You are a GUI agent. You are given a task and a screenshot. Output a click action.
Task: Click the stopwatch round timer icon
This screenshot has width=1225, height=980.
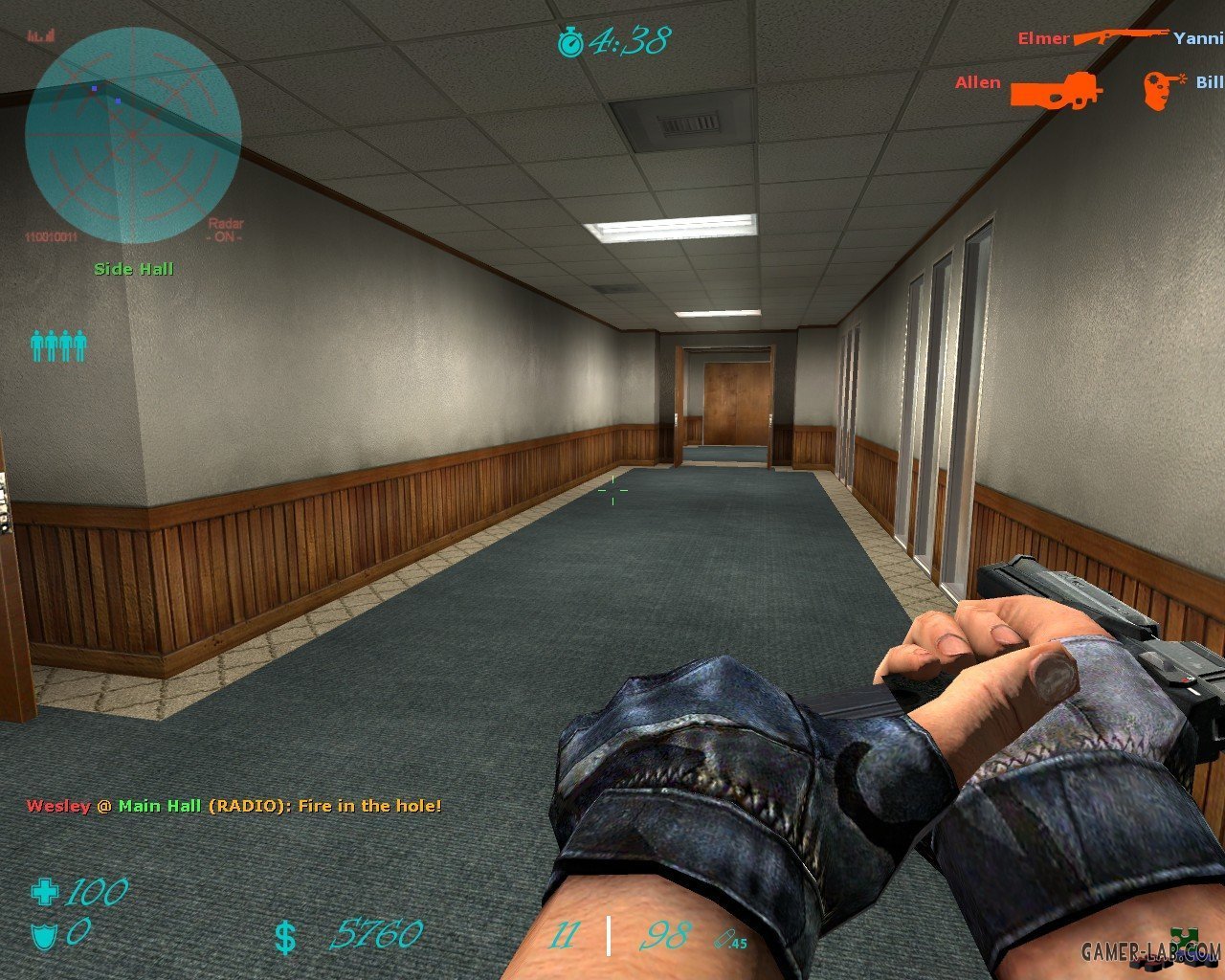[571, 42]
